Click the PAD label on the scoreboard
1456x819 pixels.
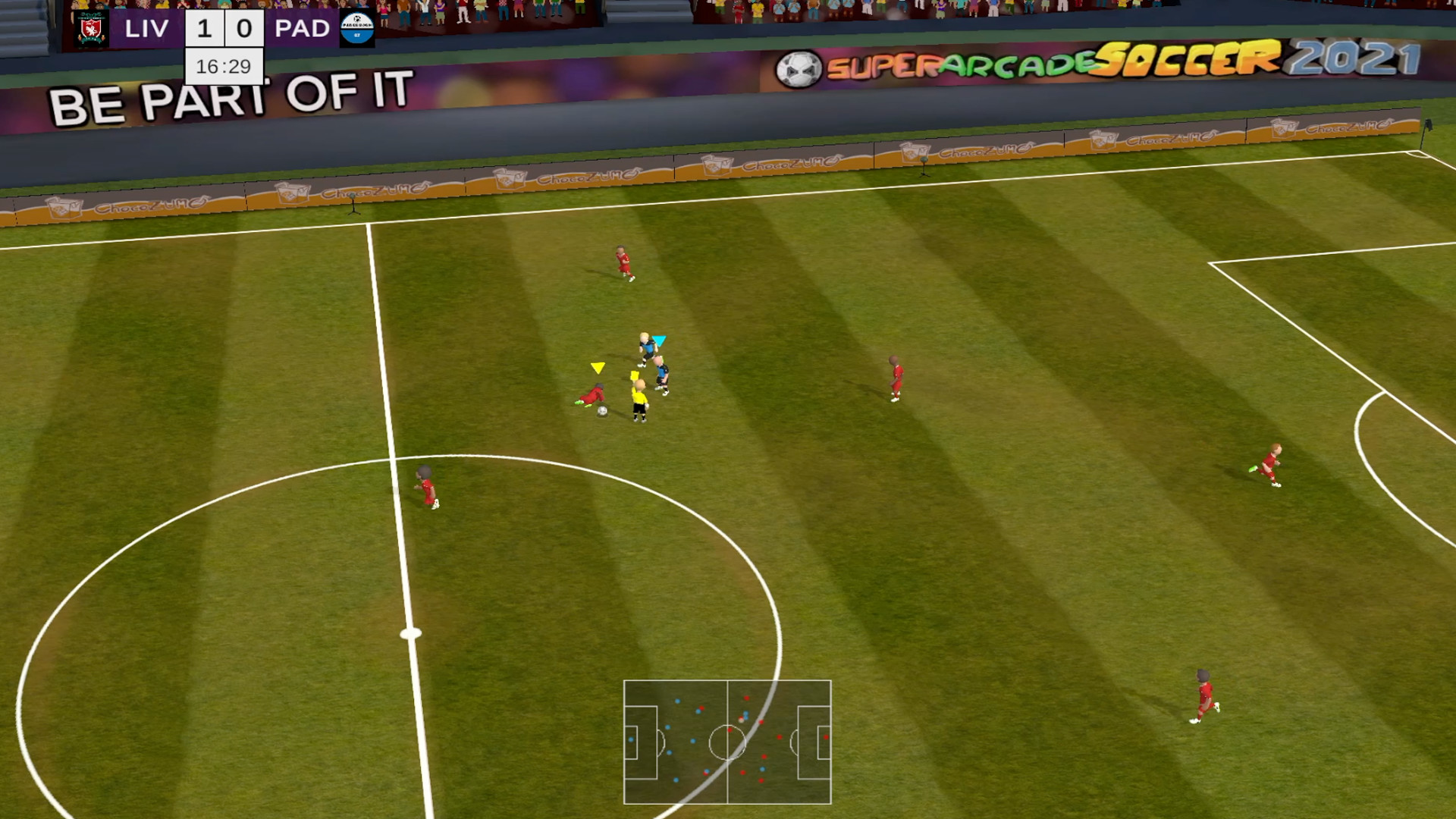[x=301, y=28]
